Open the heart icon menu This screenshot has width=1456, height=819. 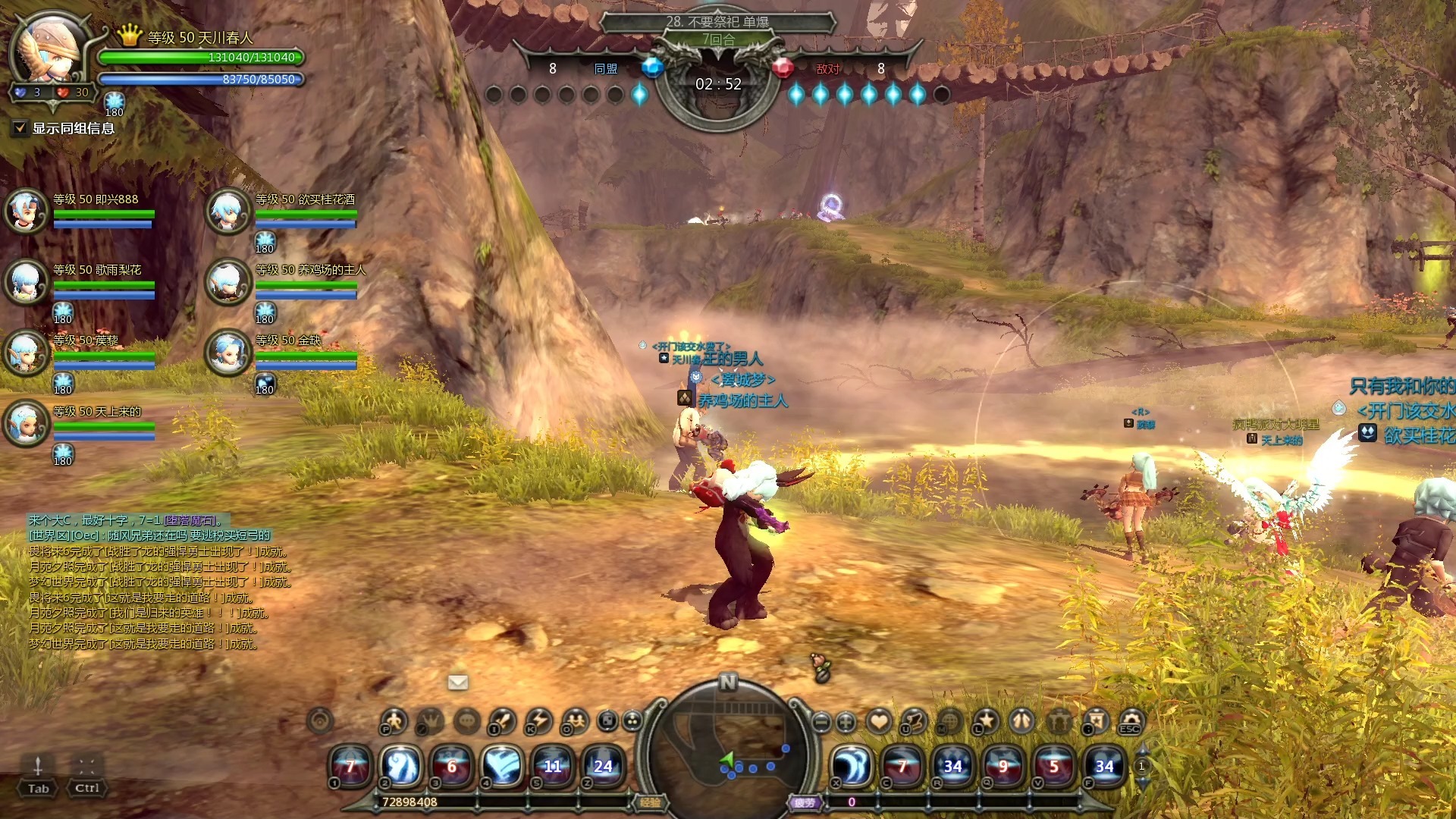879,720
